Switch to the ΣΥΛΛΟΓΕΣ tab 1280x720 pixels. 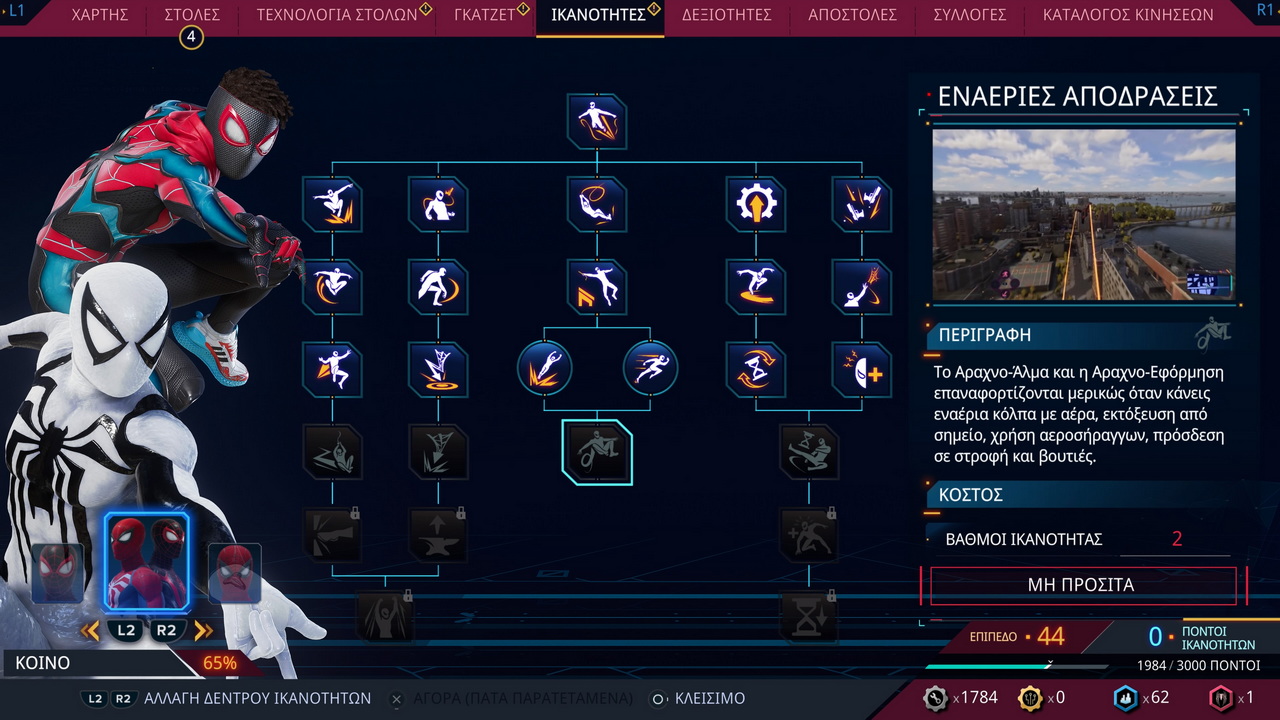pos(969,15)
